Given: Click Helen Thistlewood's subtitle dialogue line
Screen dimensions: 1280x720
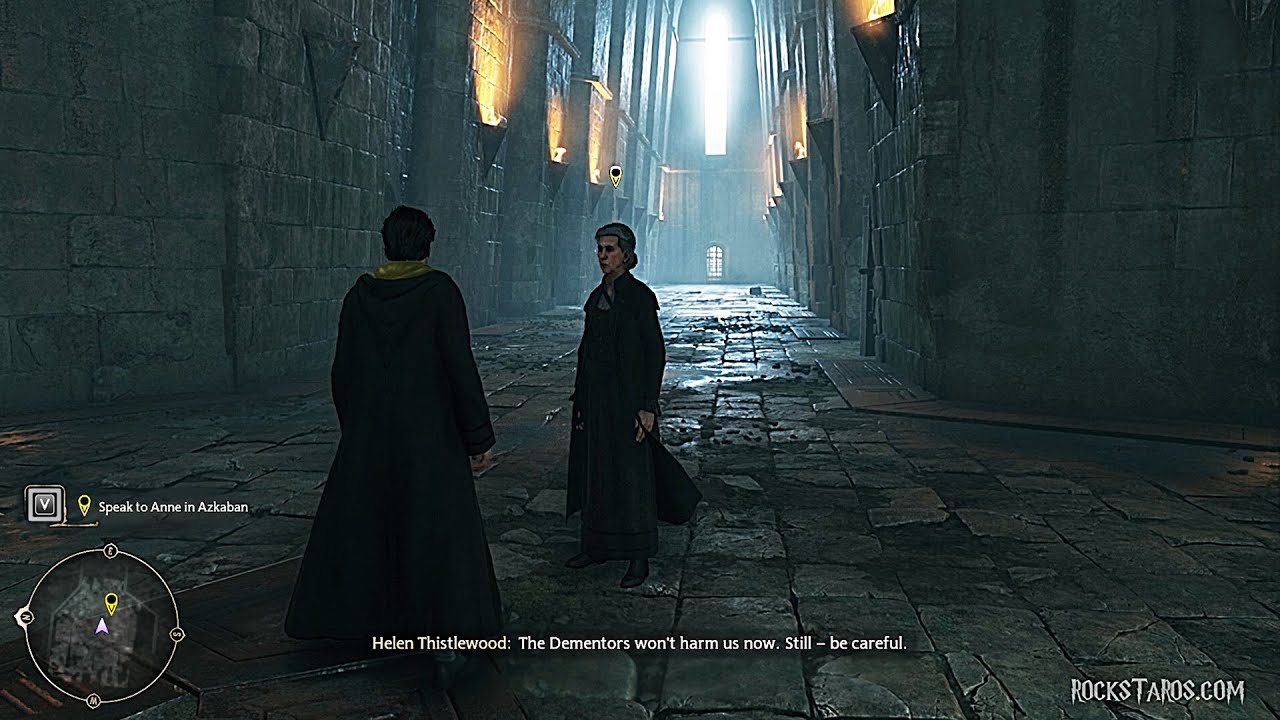Looking at the screenshot, I should point(639,643).
